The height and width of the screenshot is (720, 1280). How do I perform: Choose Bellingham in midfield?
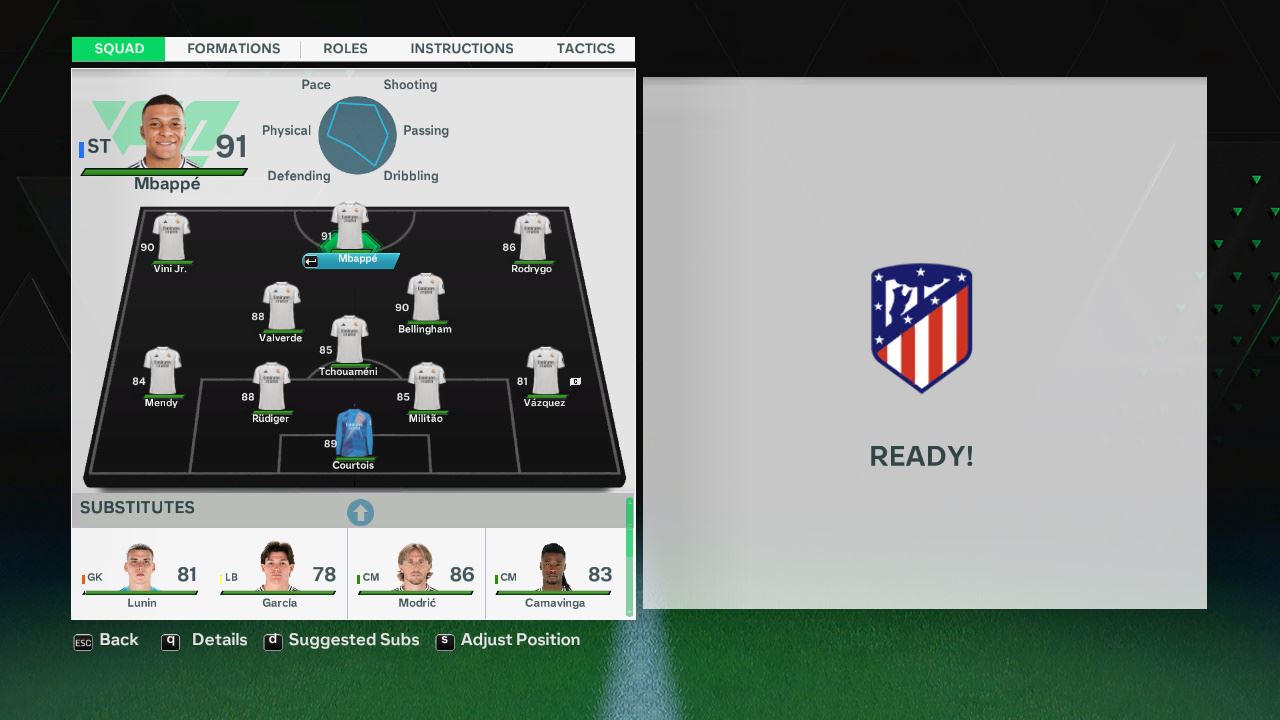[425, 298]
